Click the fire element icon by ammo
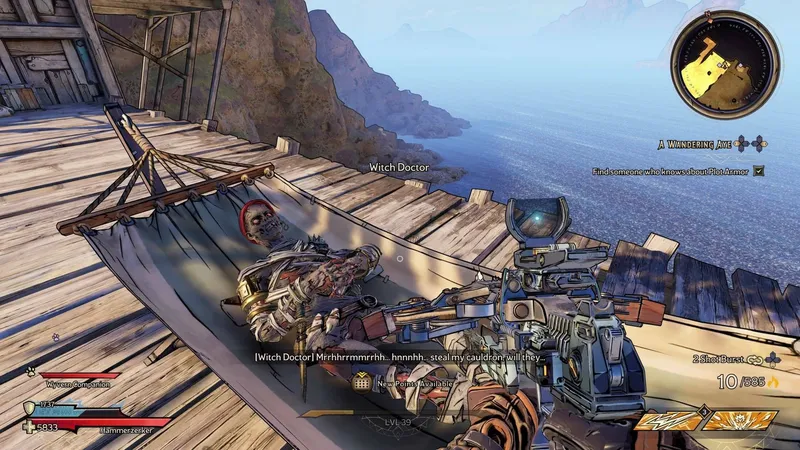 [x=774, y=381]
